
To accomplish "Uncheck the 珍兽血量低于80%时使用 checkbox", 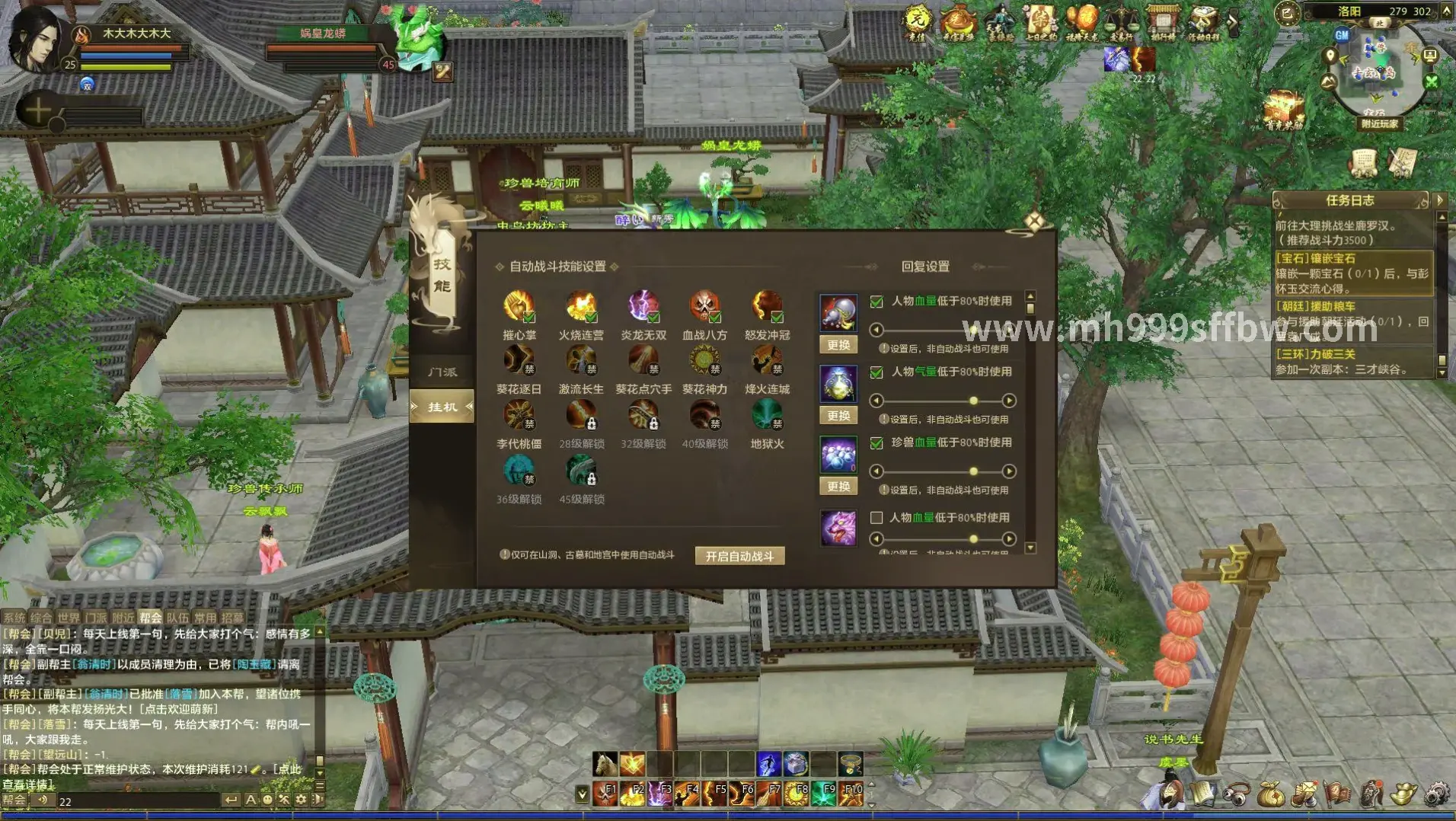I will (876, 443).
